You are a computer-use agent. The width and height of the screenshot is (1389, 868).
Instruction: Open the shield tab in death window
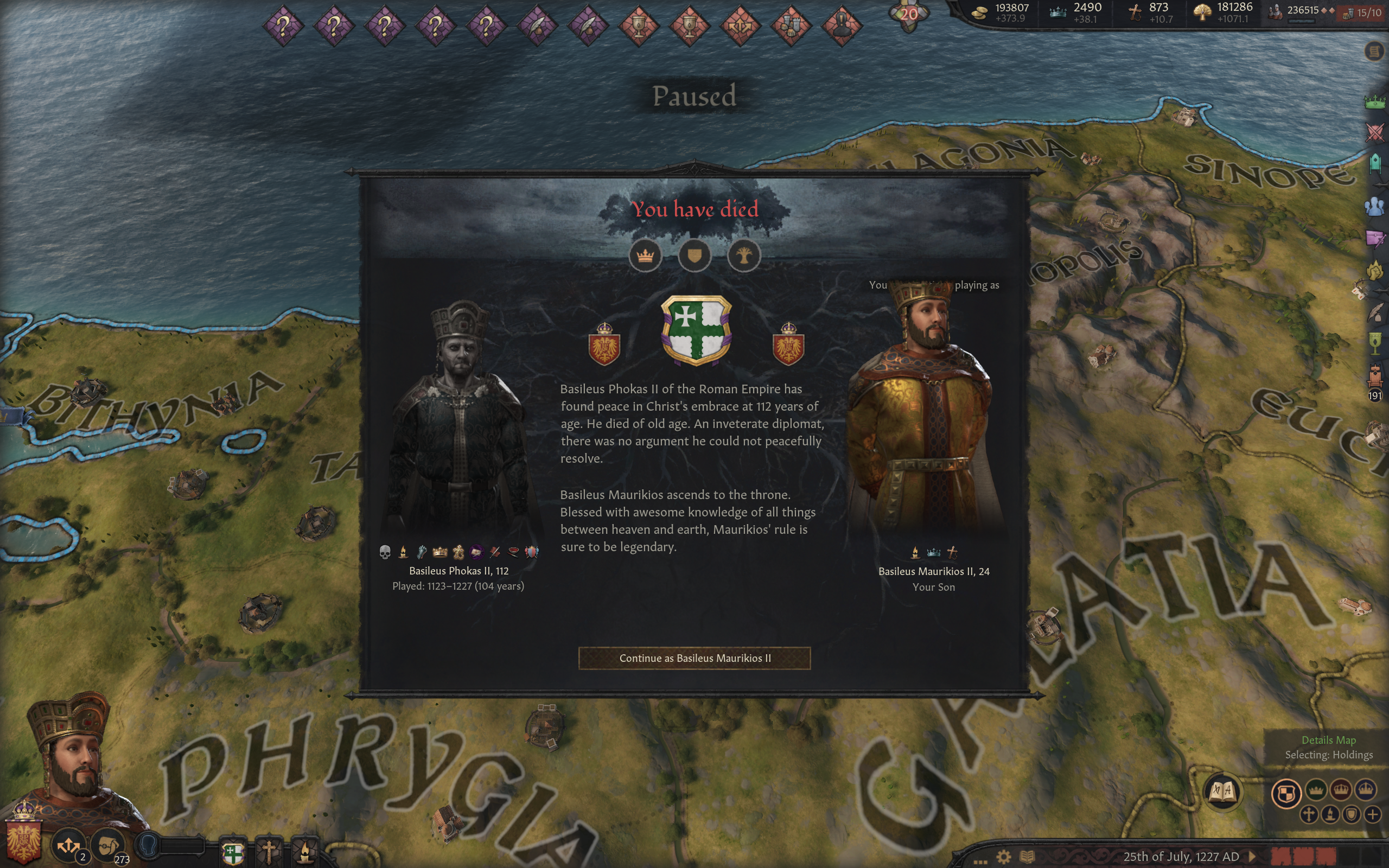coord(694,256)
